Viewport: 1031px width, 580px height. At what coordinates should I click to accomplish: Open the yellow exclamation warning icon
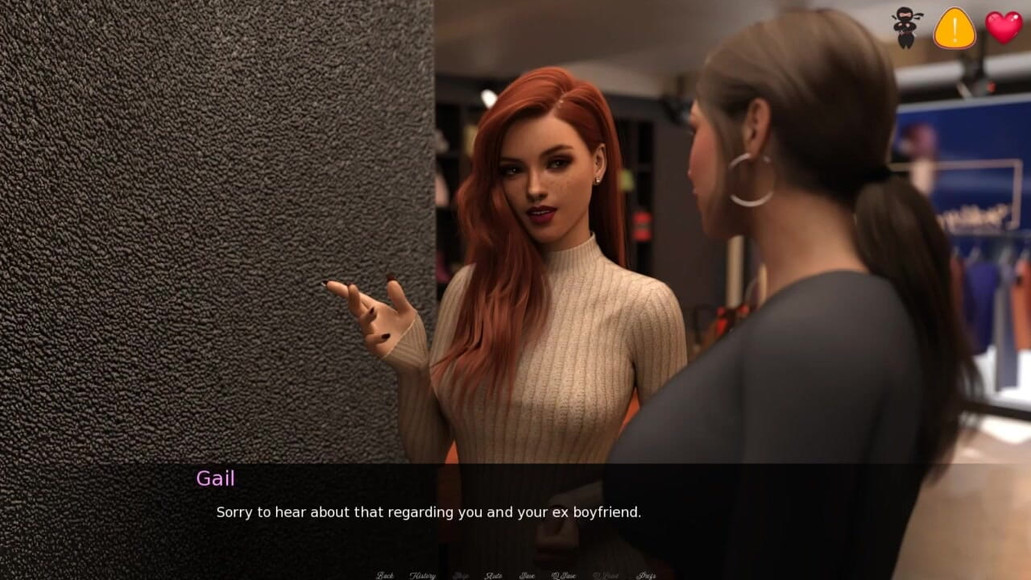(x=954, y=28)
